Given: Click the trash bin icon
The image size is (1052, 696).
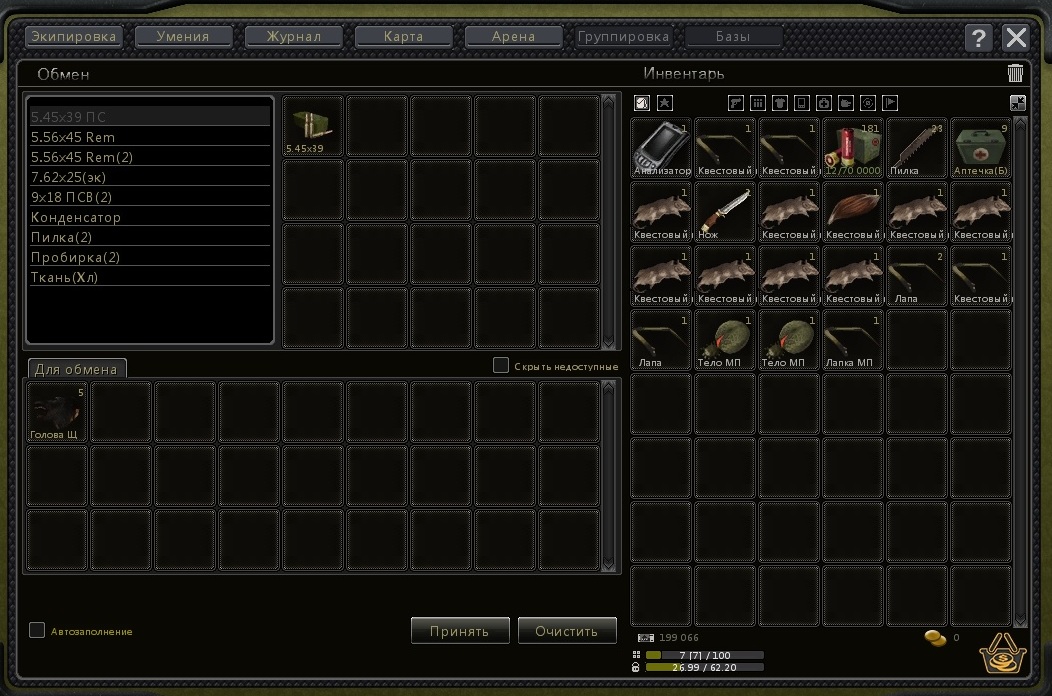Looking at the screenshot, I should click(x=1015, y=73).
